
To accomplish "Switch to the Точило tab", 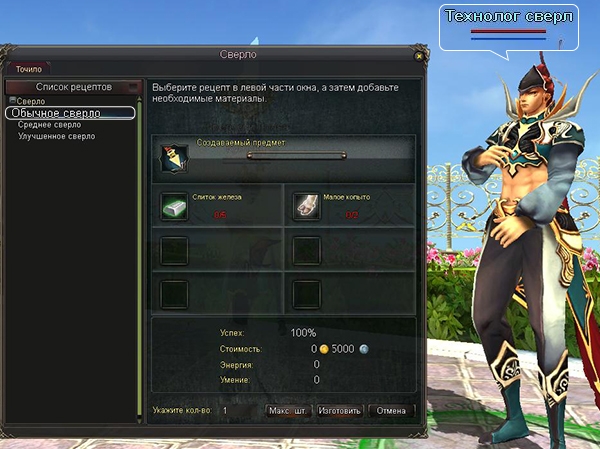I will pyautogui.click(x=29, y=69).
